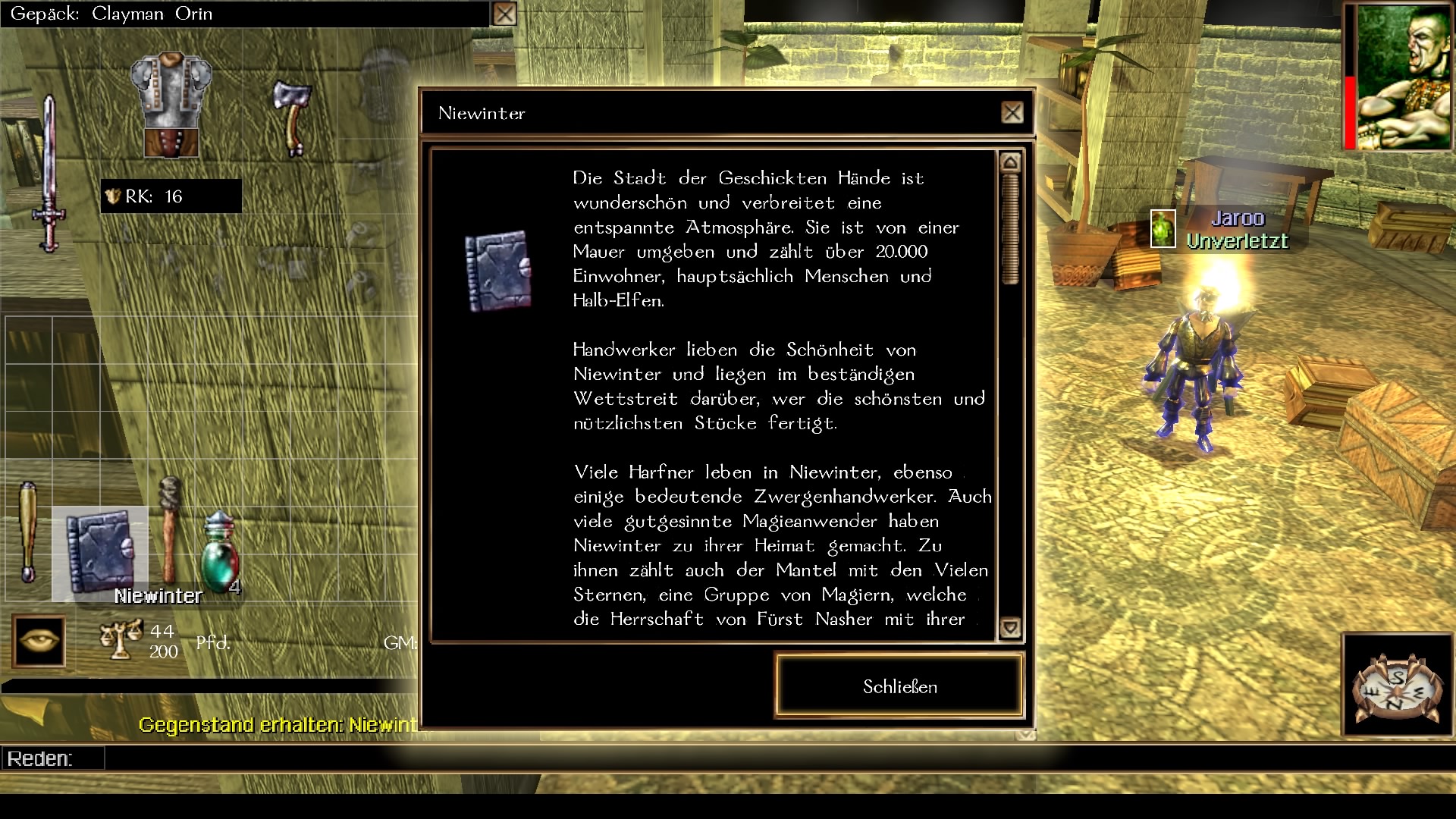The image size is (1456, 819).
Task: Select the equipped chest armor slot
Action: coord(171,105)
